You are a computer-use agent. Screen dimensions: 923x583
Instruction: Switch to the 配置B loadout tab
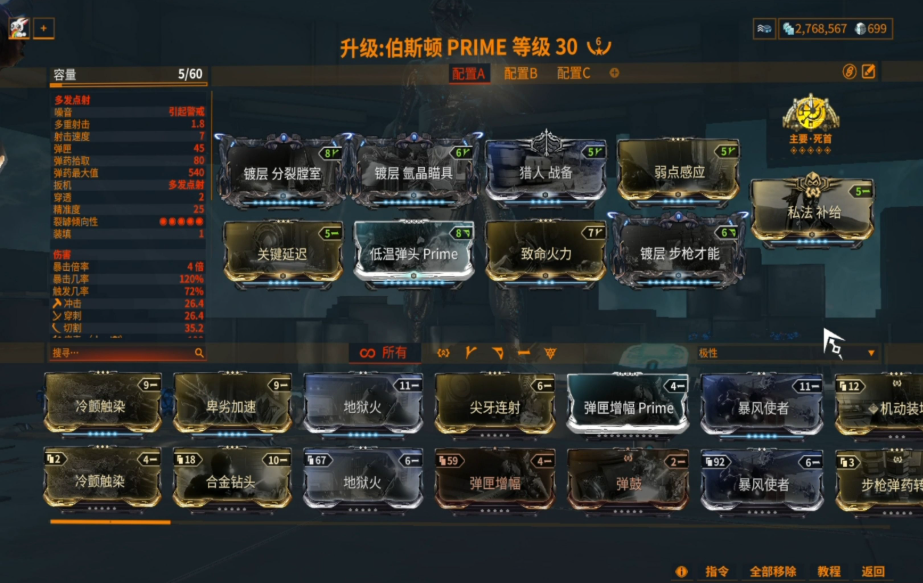[x=520, y=73]
